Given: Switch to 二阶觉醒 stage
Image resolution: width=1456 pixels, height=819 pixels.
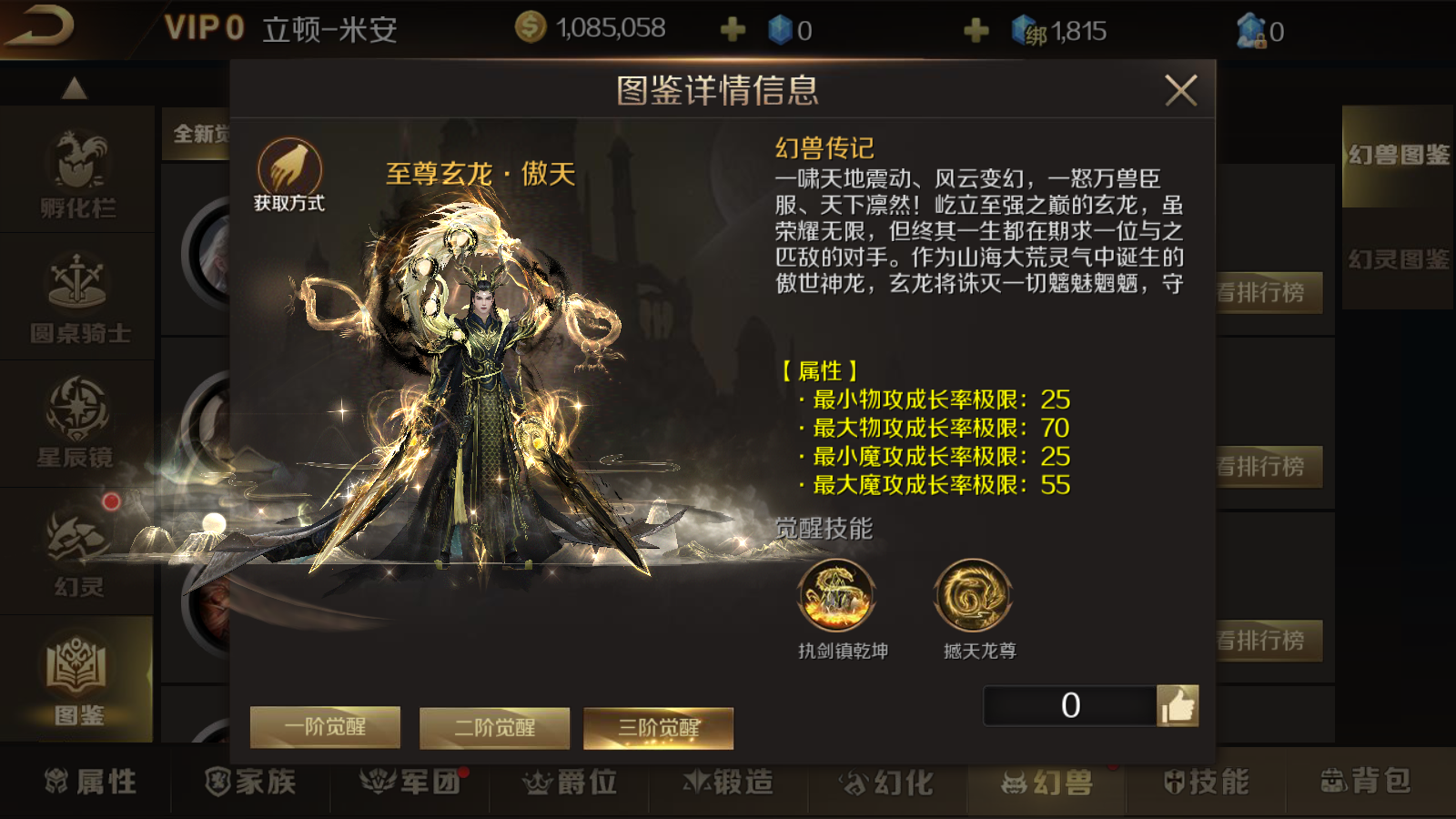Looking at the screenshot, I should 494,728.
